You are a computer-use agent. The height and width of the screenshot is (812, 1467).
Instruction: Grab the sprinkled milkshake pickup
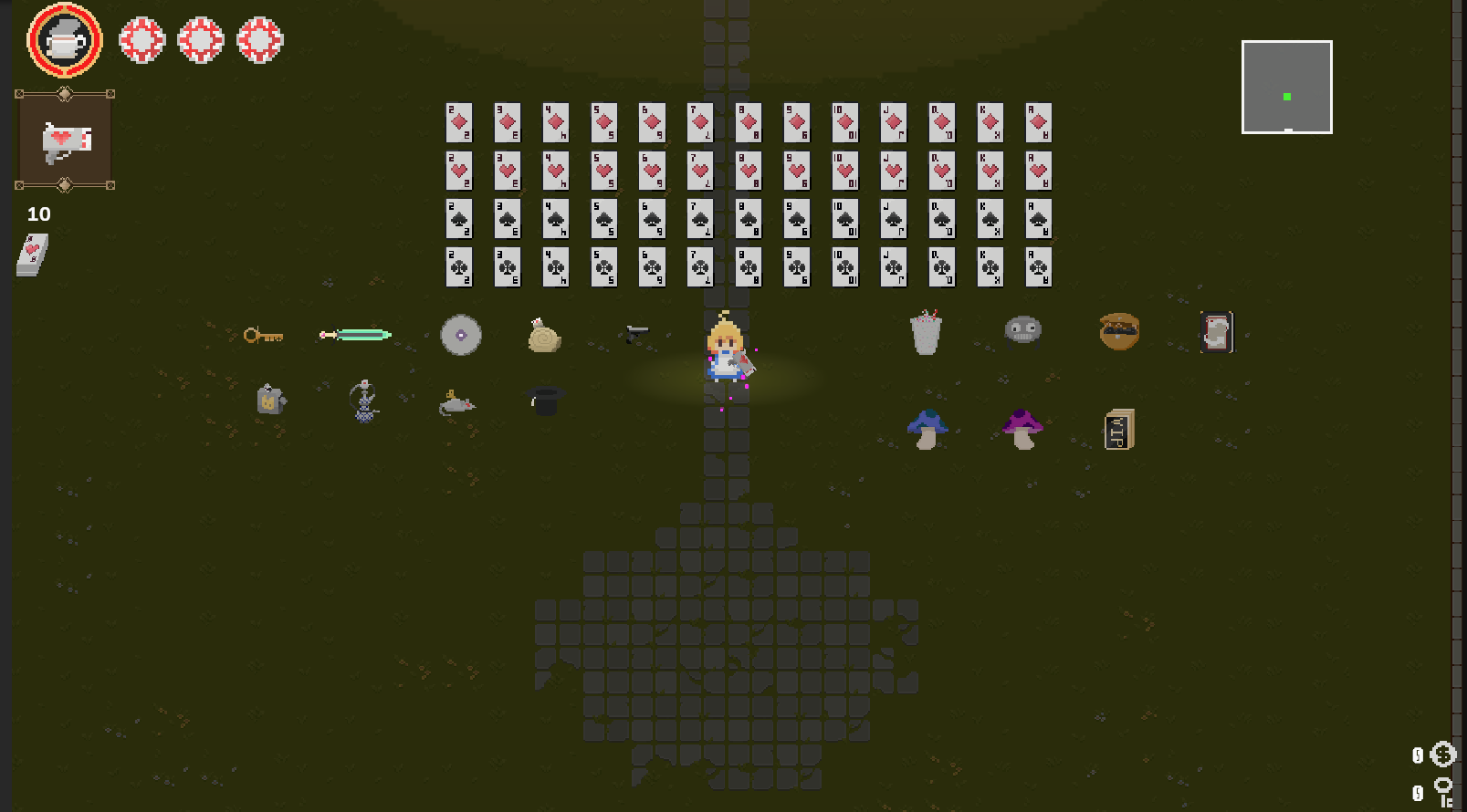tap(926, 333)
